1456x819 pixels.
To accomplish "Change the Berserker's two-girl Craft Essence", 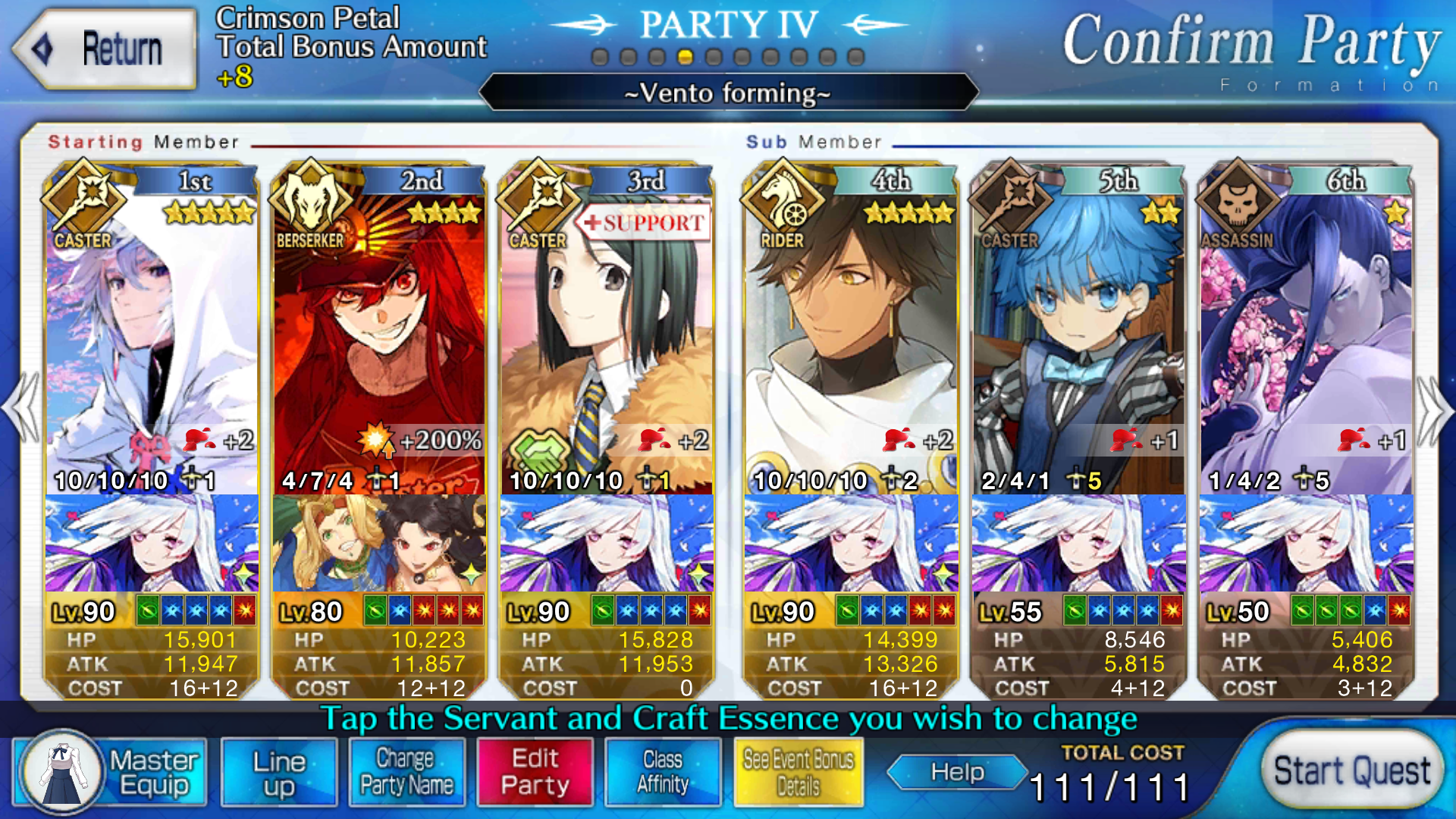I will click(x=379, y=543).
